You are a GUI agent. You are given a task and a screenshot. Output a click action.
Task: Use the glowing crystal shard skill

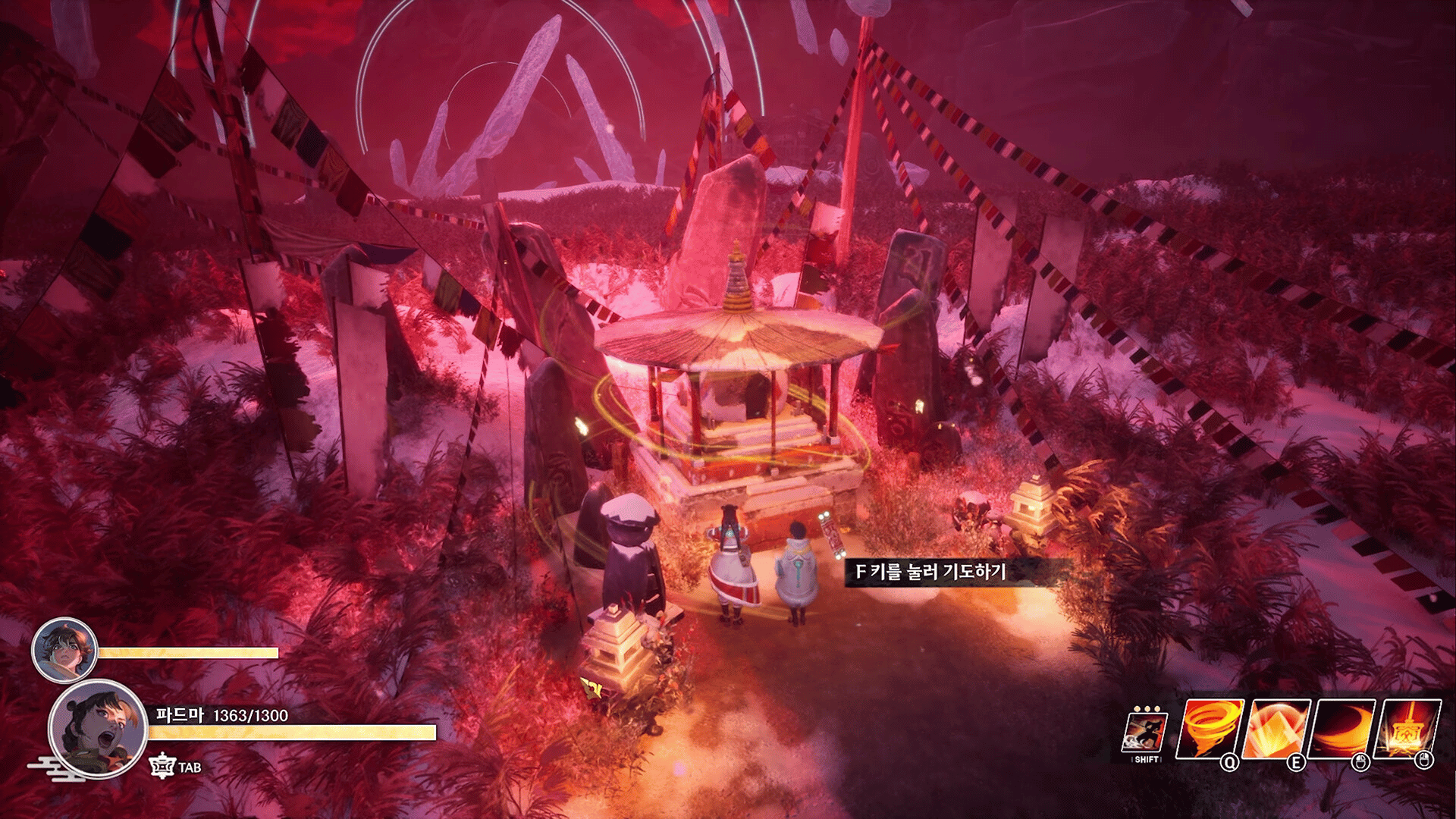click(x=1279, y=730)
